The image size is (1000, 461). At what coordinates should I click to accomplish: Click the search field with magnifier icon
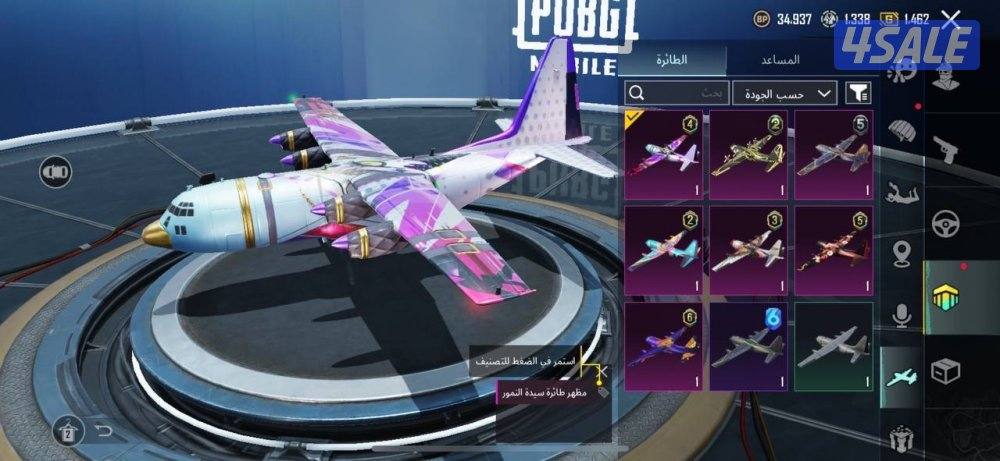pos(677,93)
